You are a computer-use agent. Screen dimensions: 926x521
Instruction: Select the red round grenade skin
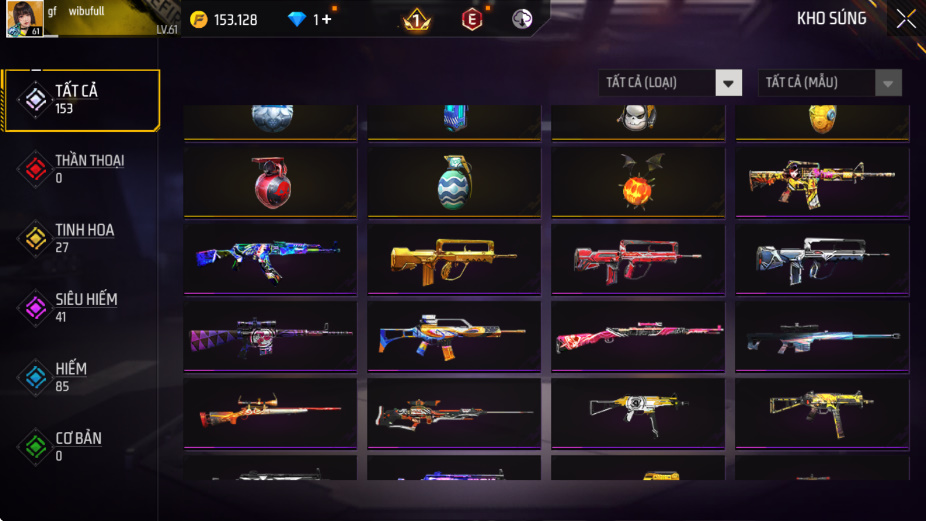(x=270, y=182)
